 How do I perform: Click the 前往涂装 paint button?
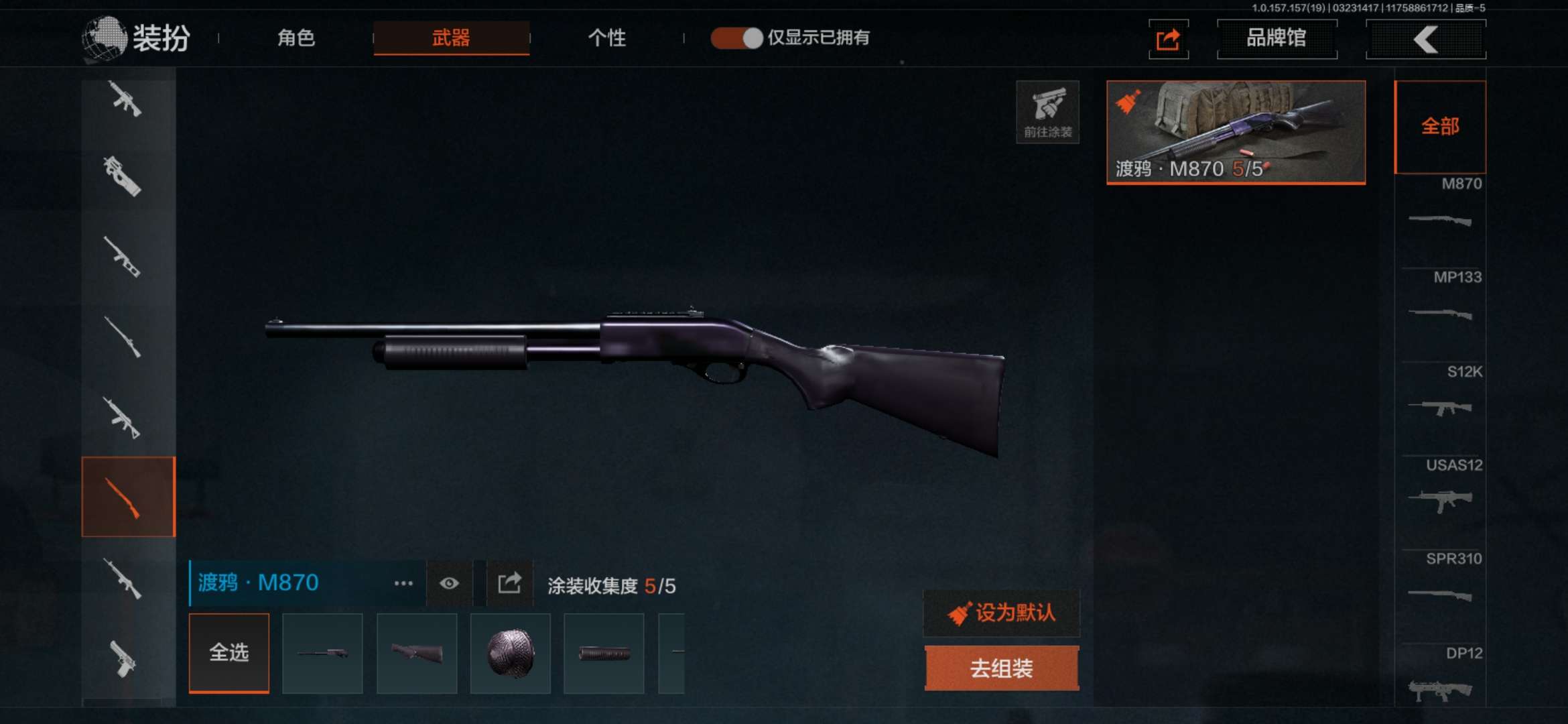pyautogui.click(x=1047, y=112)
